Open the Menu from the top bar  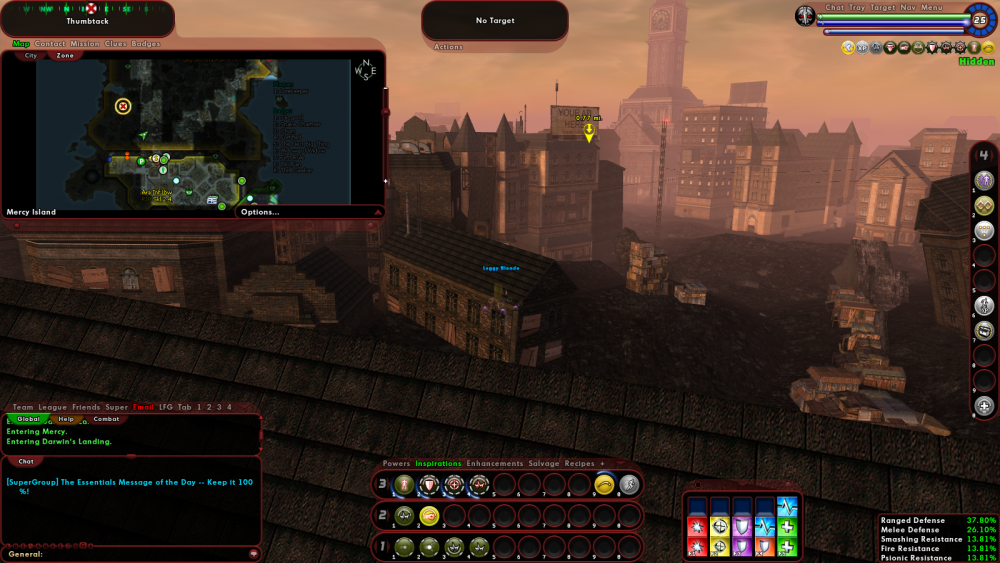click(932, 8)
